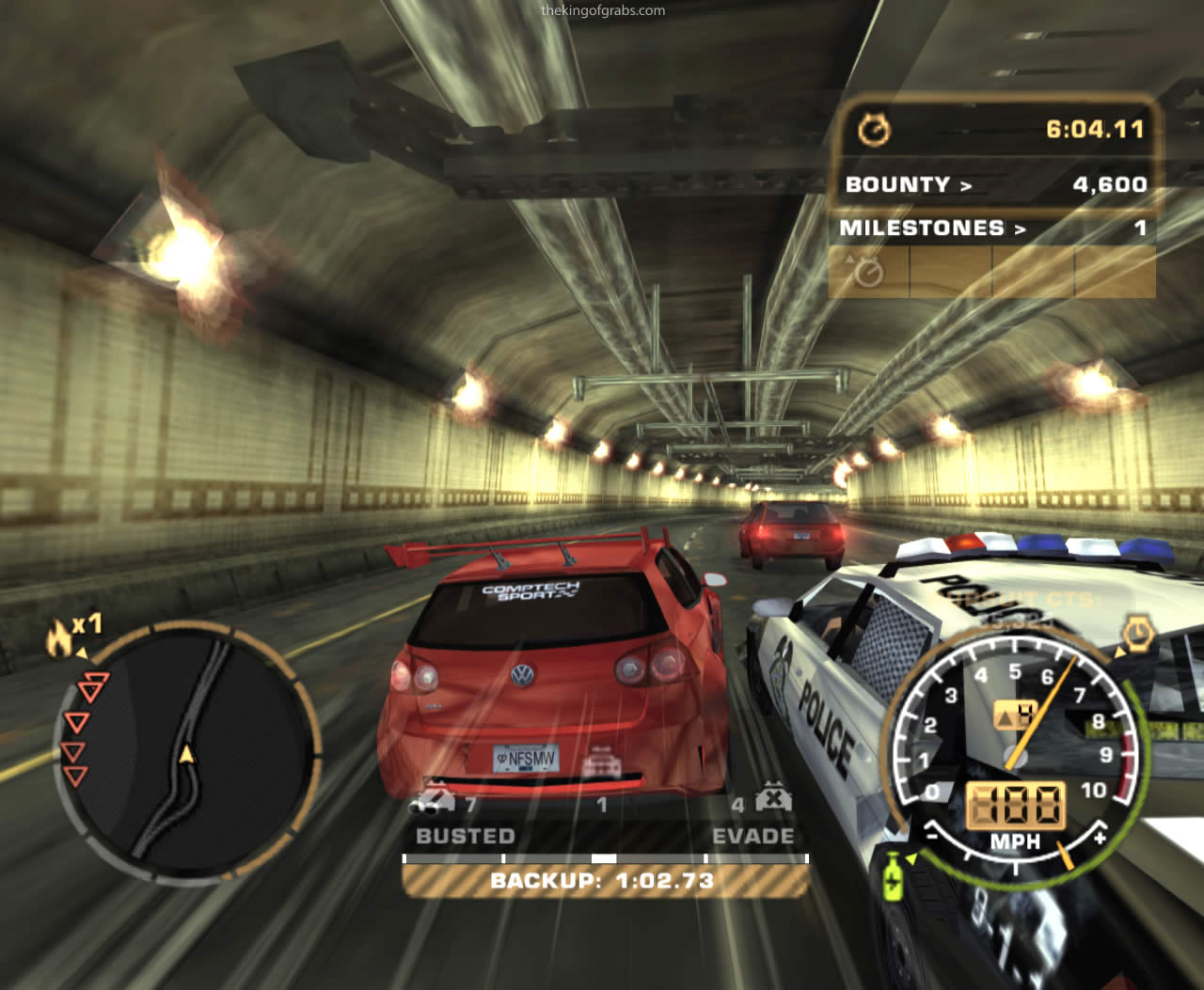Activate the speedbreaker stopwatch icon by the tachometer
The width and height of the screenshot is (1204, 990).
tap(1137, 634)
